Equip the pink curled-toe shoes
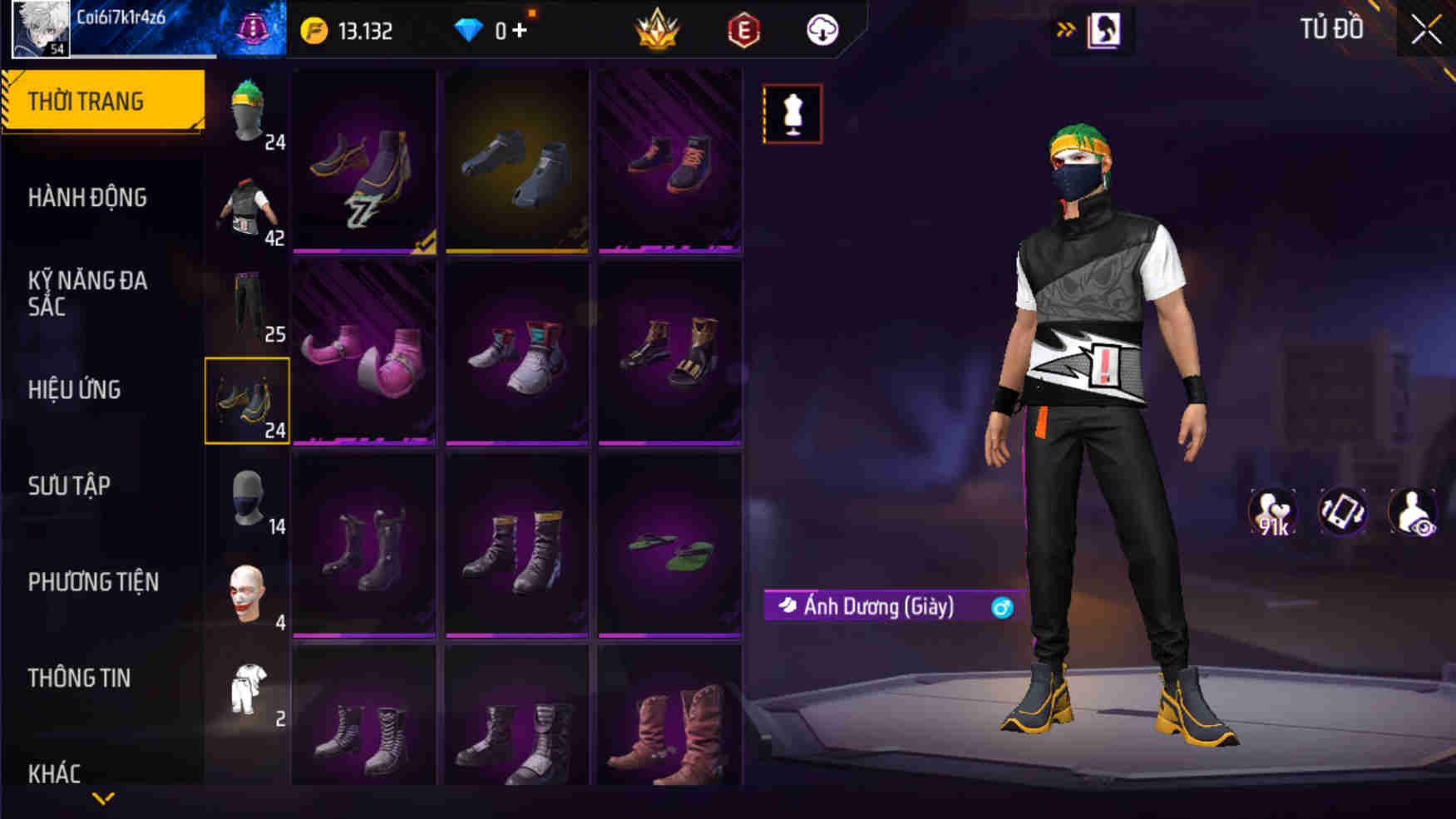The height and width of the screenshot is (819, 1456). point(363,353)
